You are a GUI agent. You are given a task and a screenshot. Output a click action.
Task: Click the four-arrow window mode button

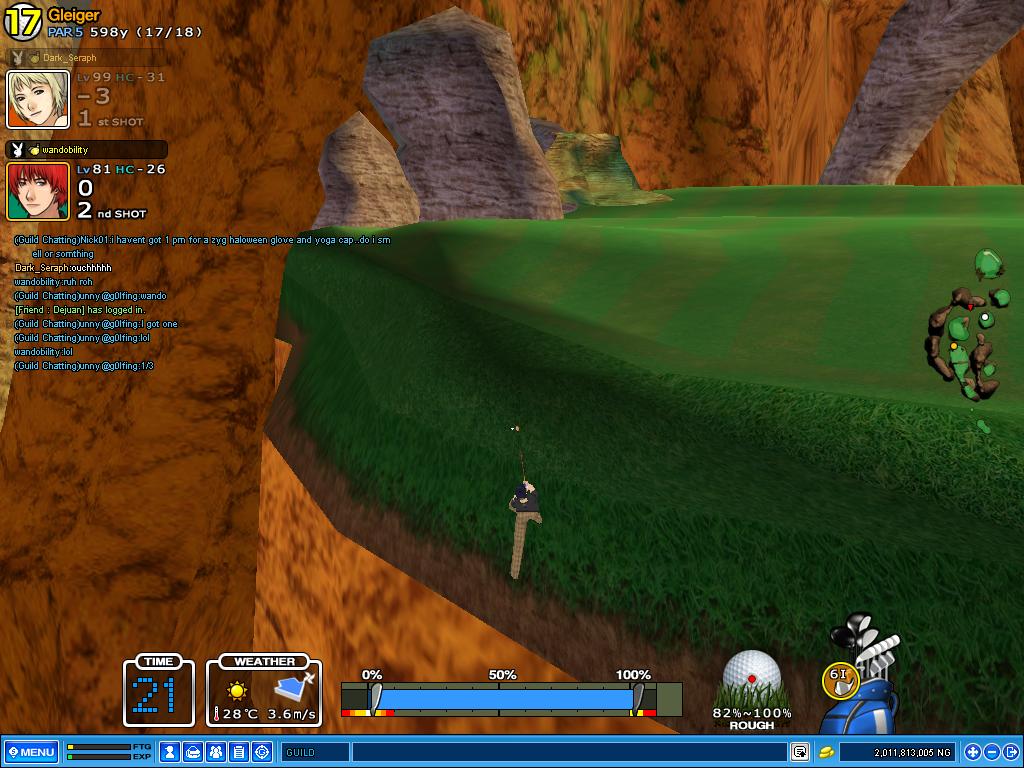click(x=973, y=752)
